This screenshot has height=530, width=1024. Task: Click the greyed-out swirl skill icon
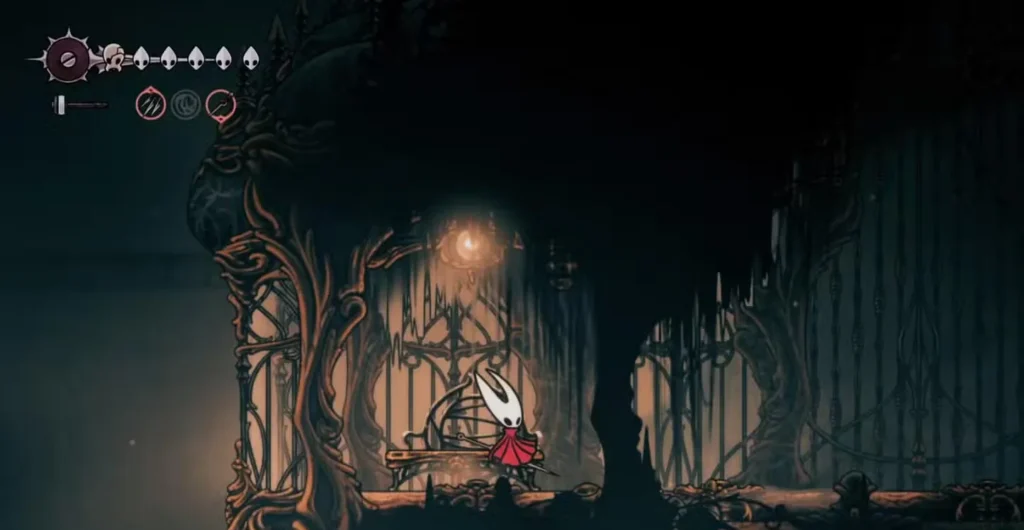[186, 104]
